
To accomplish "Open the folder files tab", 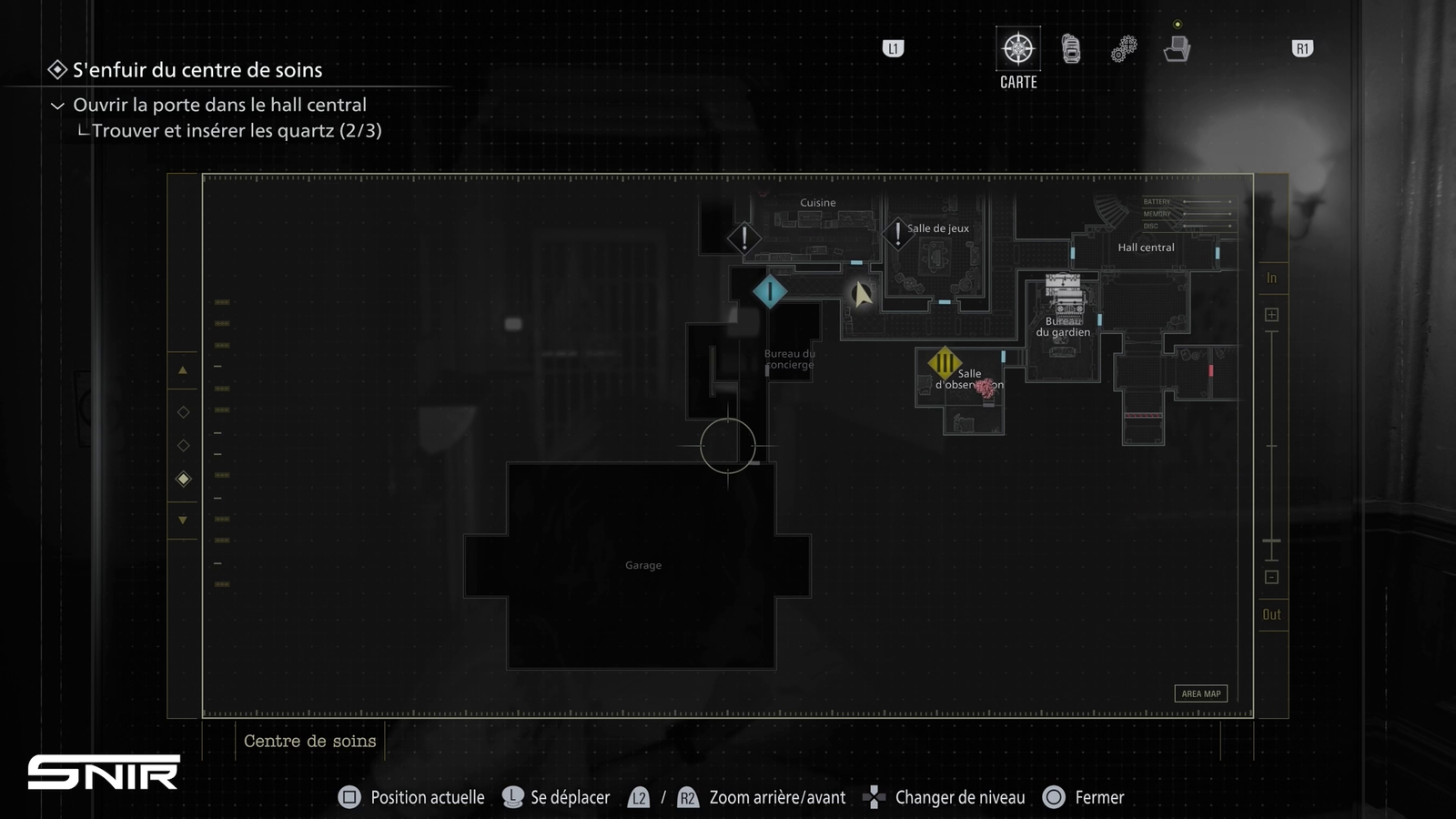I will [1177, 49].
